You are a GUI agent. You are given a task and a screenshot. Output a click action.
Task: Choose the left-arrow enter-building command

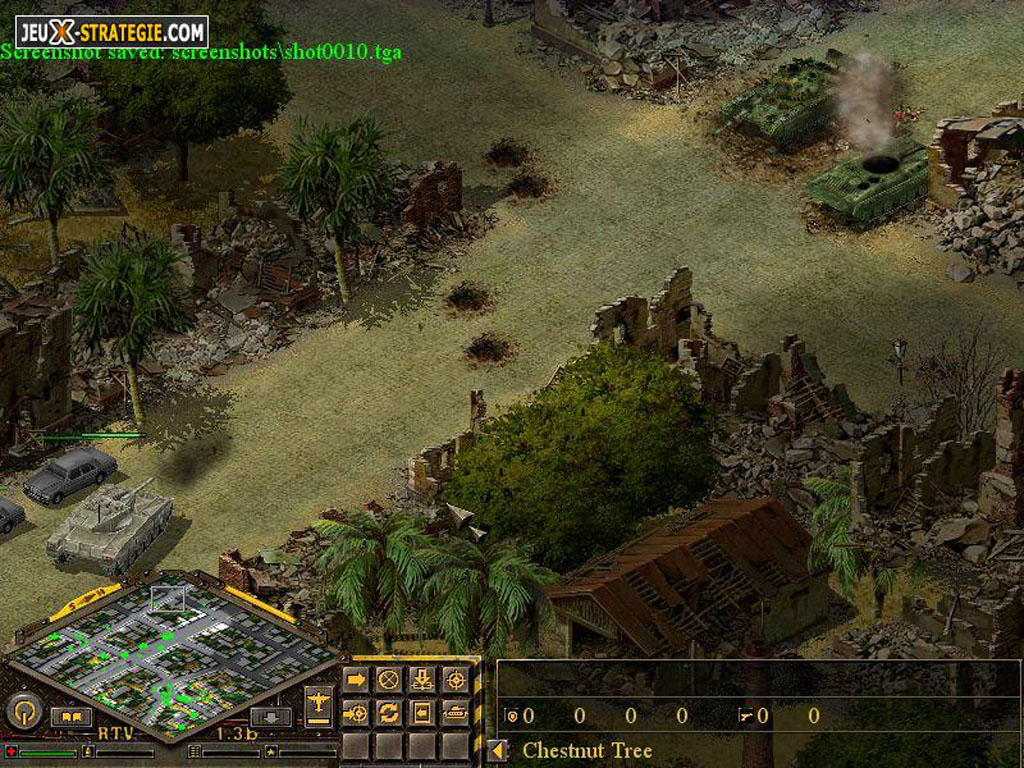422,713
